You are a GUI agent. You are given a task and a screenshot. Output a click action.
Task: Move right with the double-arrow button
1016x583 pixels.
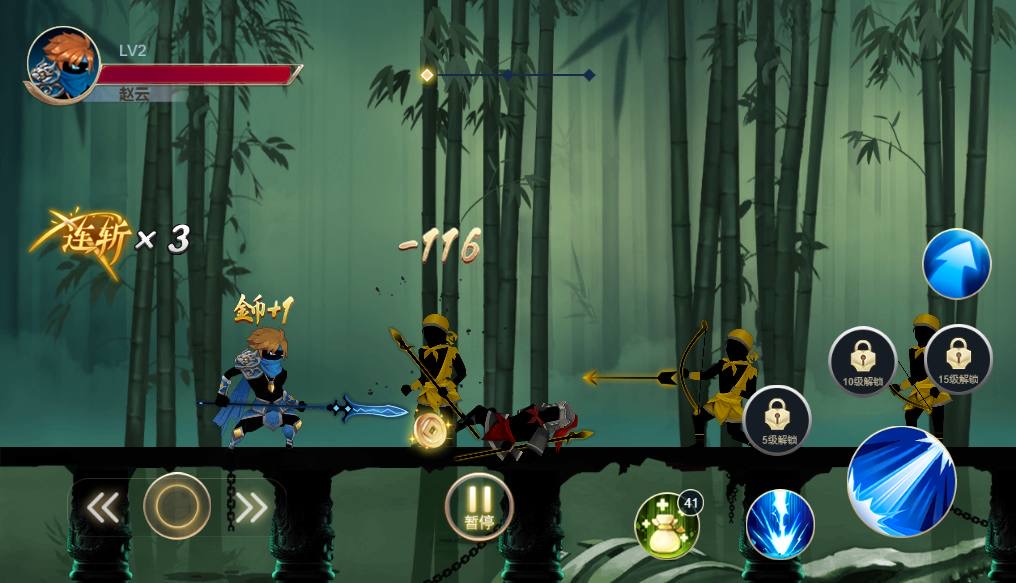251,508
